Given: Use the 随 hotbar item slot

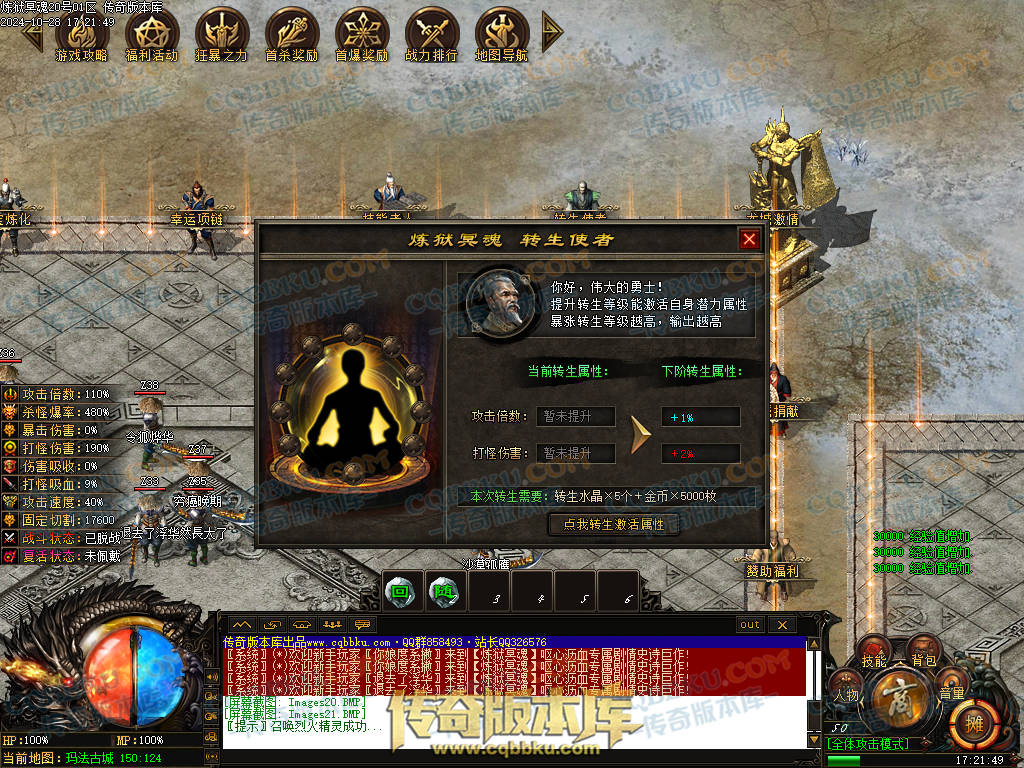Looking at the screenshot, I should tap(443, 591).
